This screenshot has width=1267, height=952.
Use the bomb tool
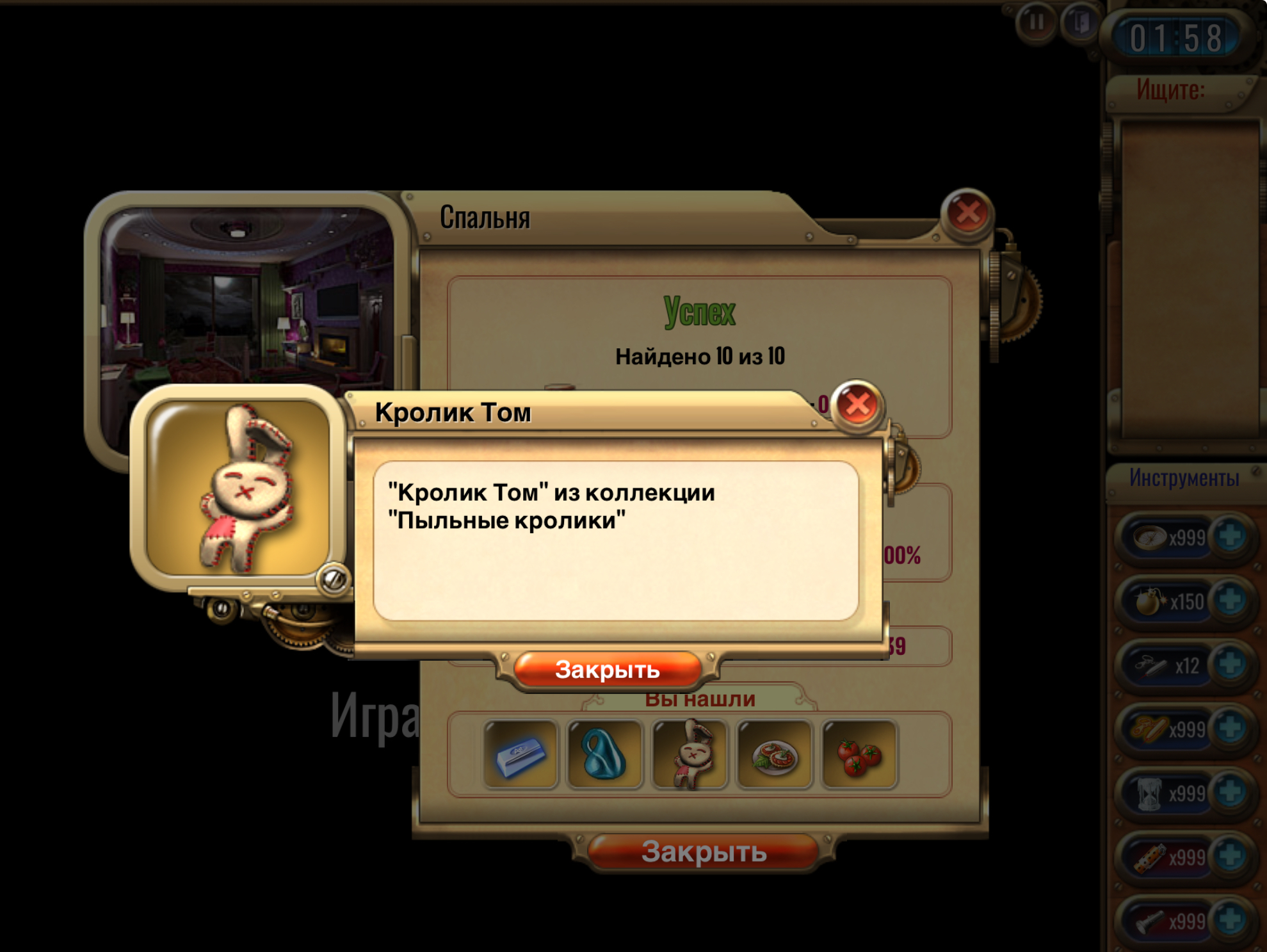click(x=1149, y=602)
